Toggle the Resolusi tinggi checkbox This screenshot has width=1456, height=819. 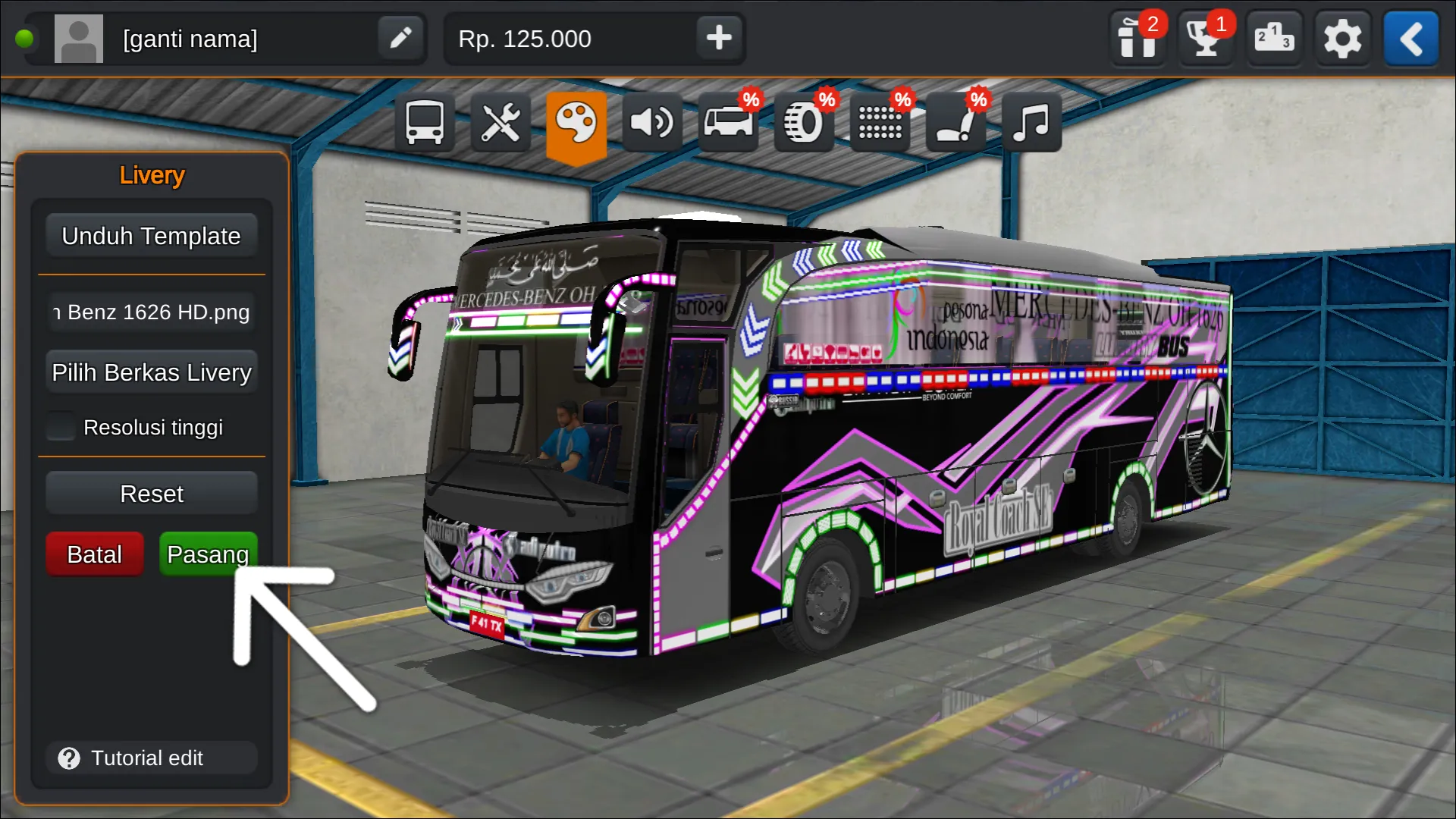[61, 427]
